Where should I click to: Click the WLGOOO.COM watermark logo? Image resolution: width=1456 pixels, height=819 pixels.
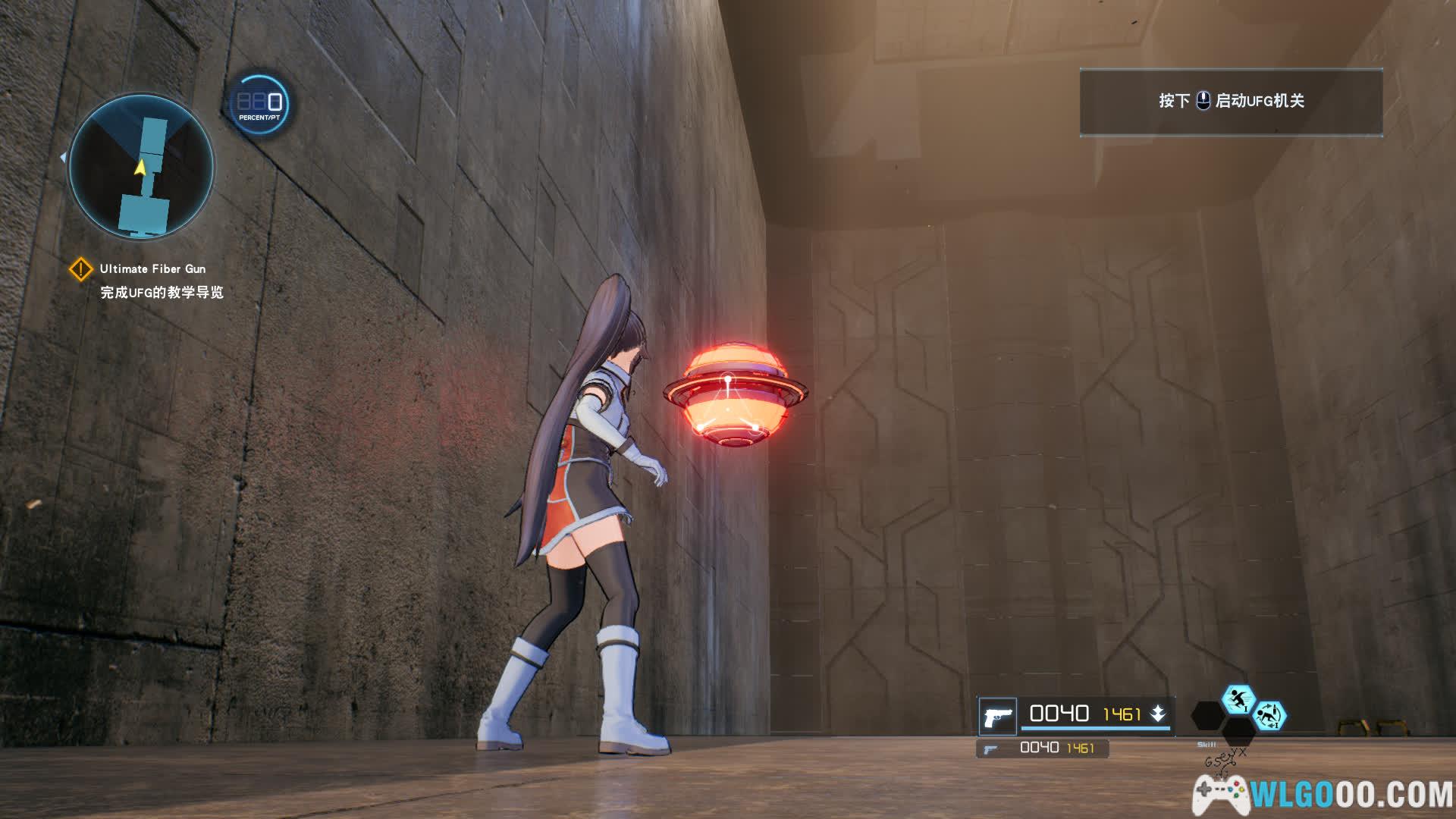pyautogui.click(x=1323, y=794)
